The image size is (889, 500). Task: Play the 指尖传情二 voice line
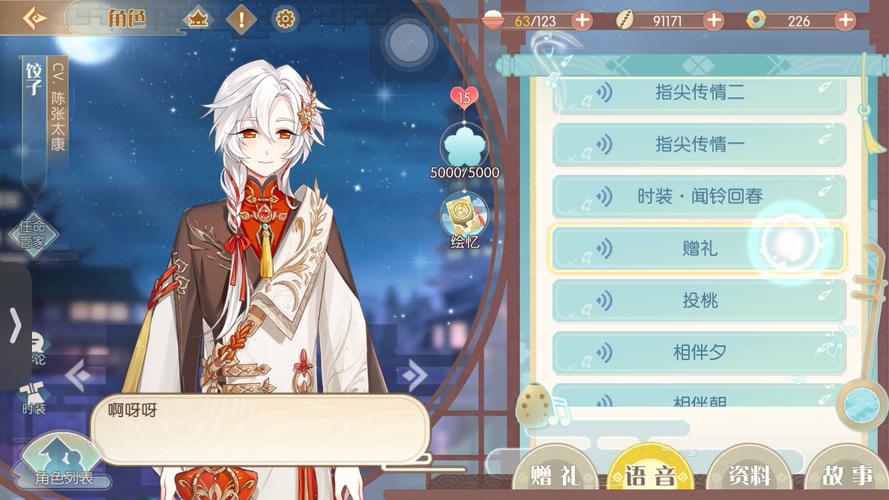(699, 92)
